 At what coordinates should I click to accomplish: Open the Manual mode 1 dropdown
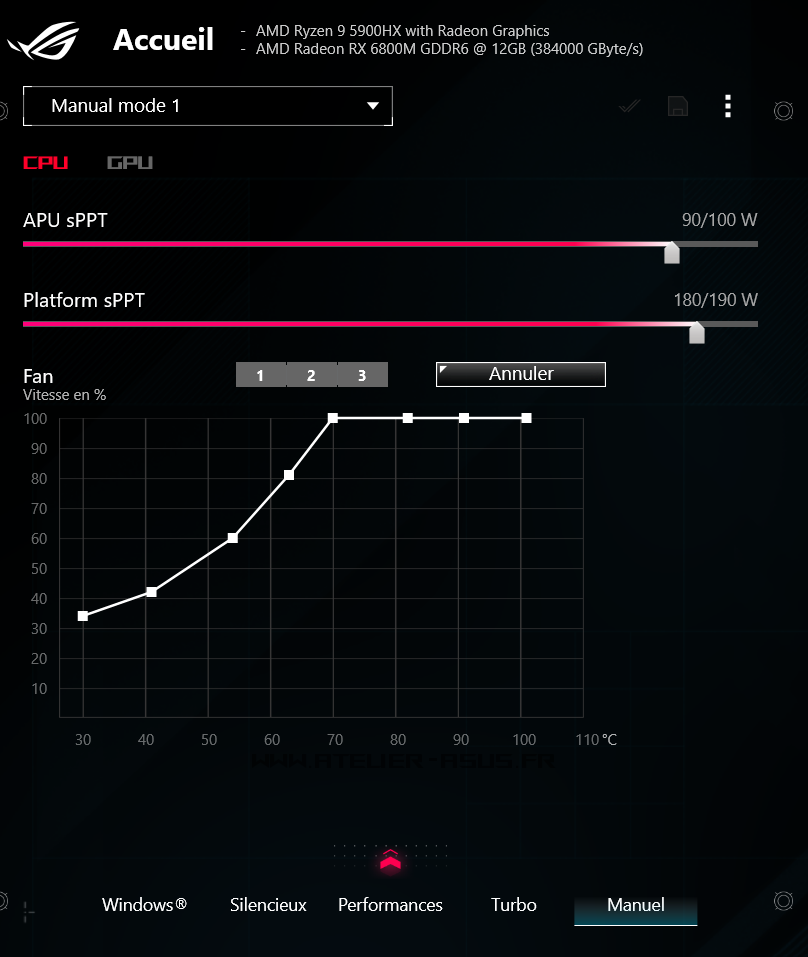pyautogui.click(x=207, y=106)
